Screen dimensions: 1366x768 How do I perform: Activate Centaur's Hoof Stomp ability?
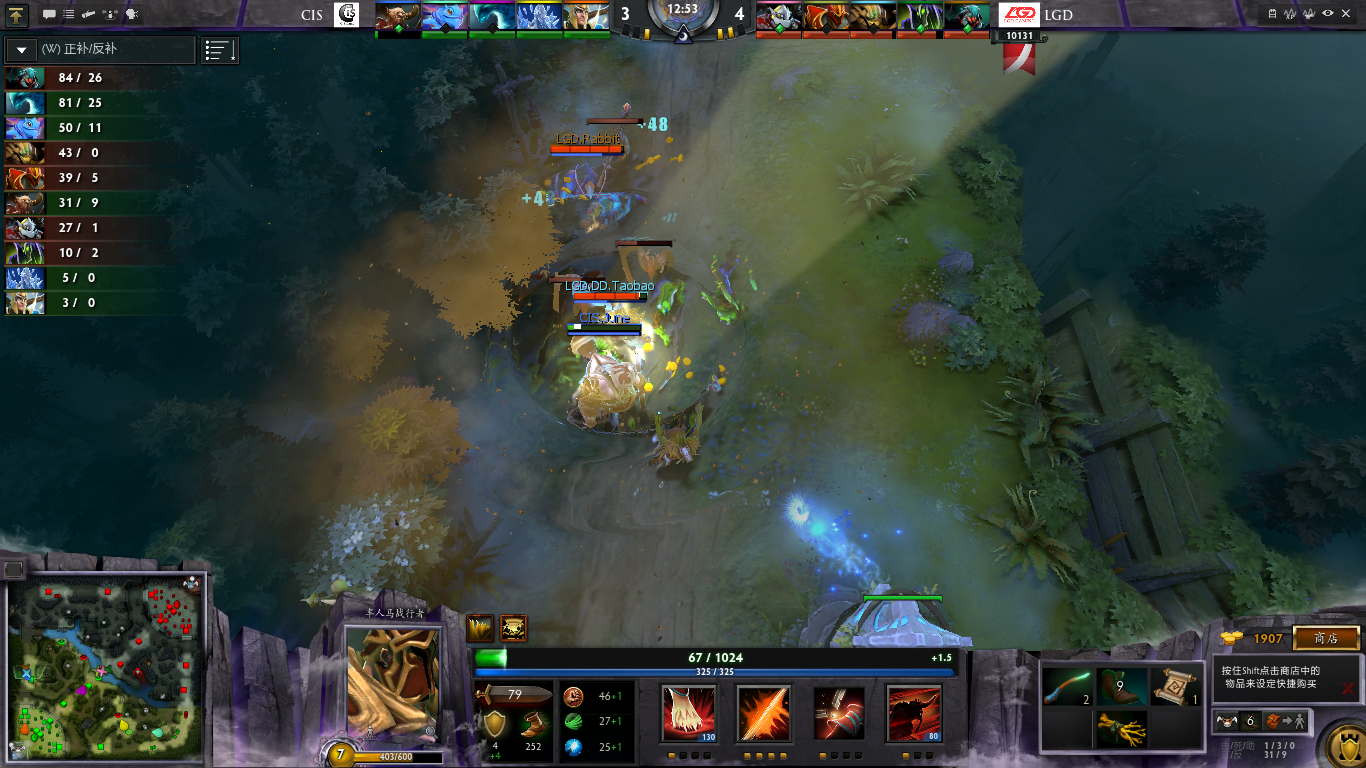(x=689, y=714)
